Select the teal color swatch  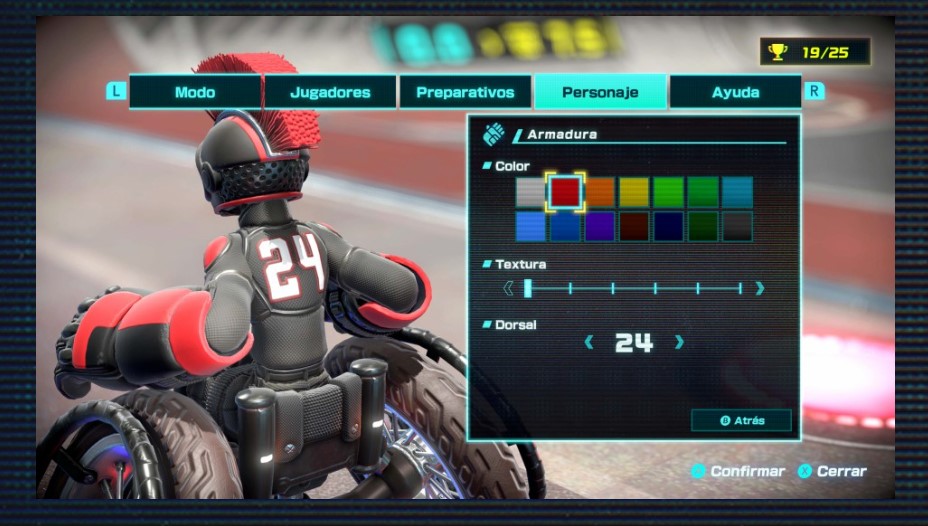(x=737, y=191)
